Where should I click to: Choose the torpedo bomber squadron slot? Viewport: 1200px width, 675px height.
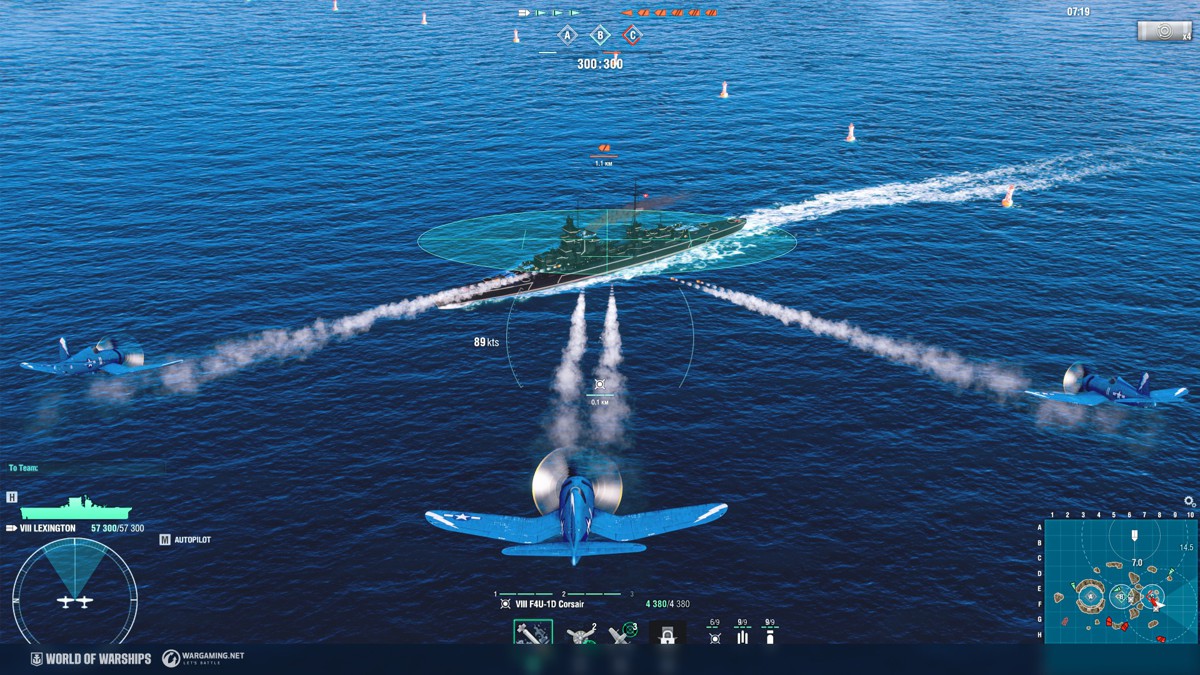581,634
